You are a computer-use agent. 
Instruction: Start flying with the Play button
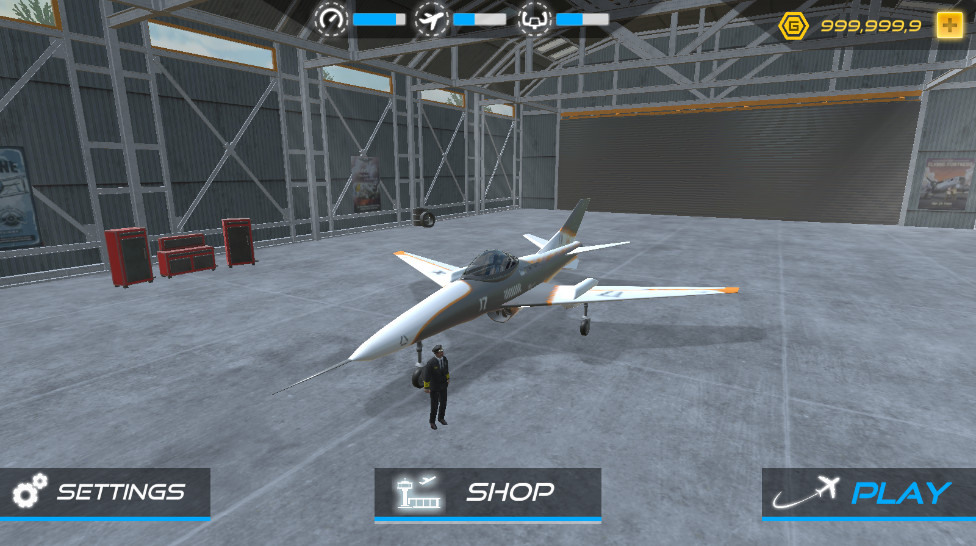[x=867, y=492]
